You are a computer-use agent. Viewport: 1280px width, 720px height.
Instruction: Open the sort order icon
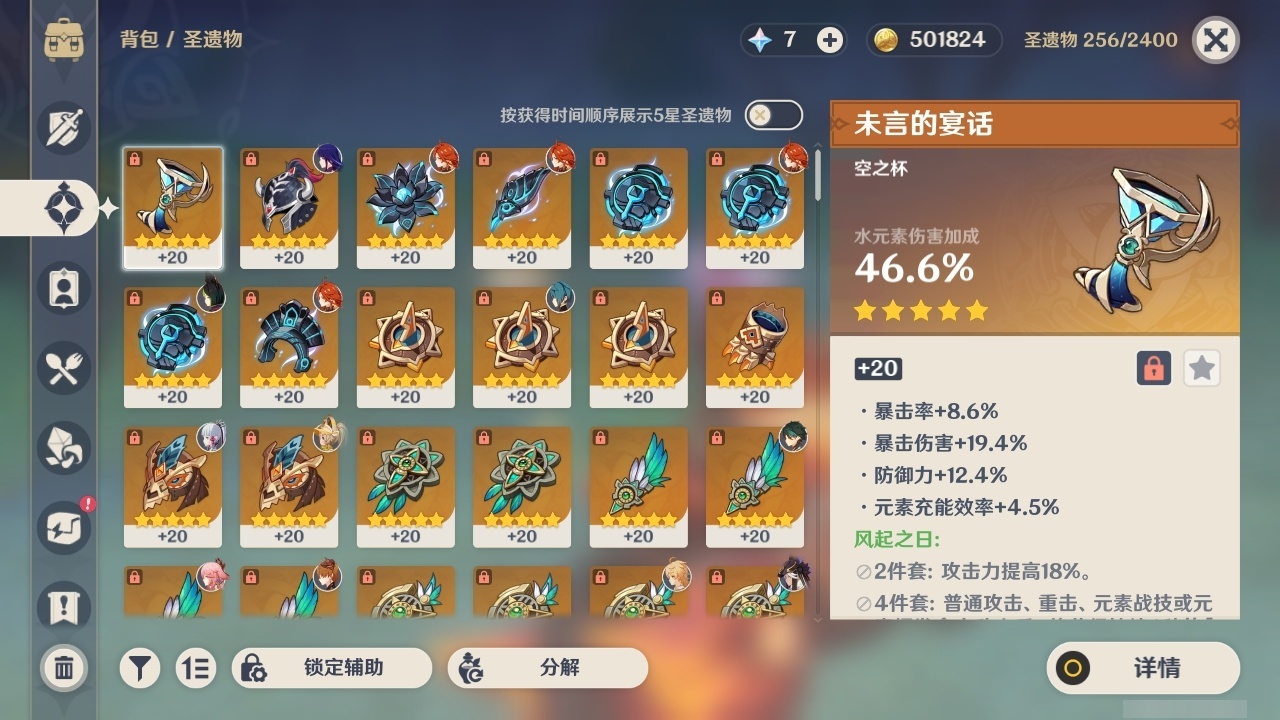196,668
